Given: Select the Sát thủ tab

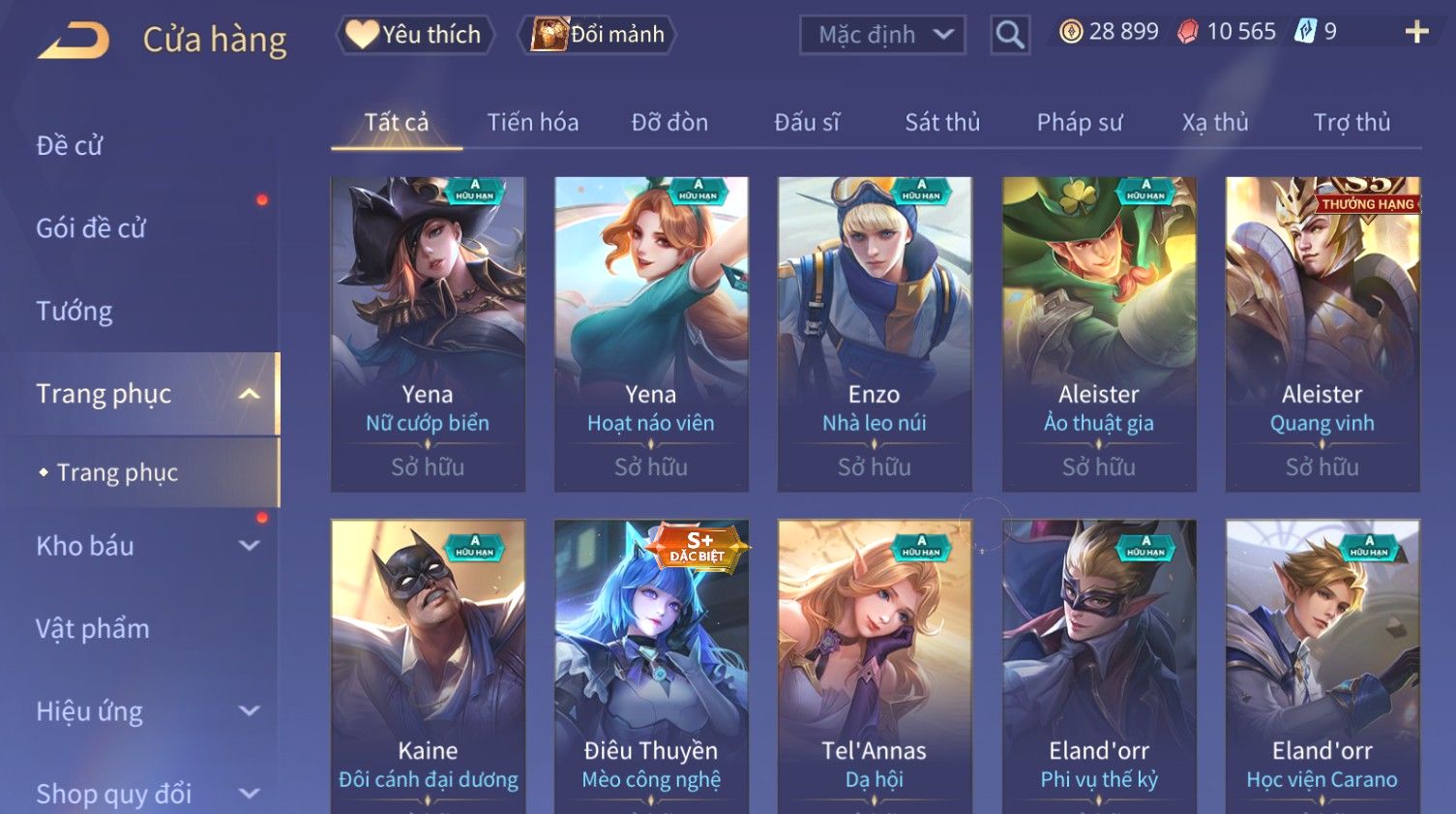Looking at the screenshot, I should click(942, 123).
